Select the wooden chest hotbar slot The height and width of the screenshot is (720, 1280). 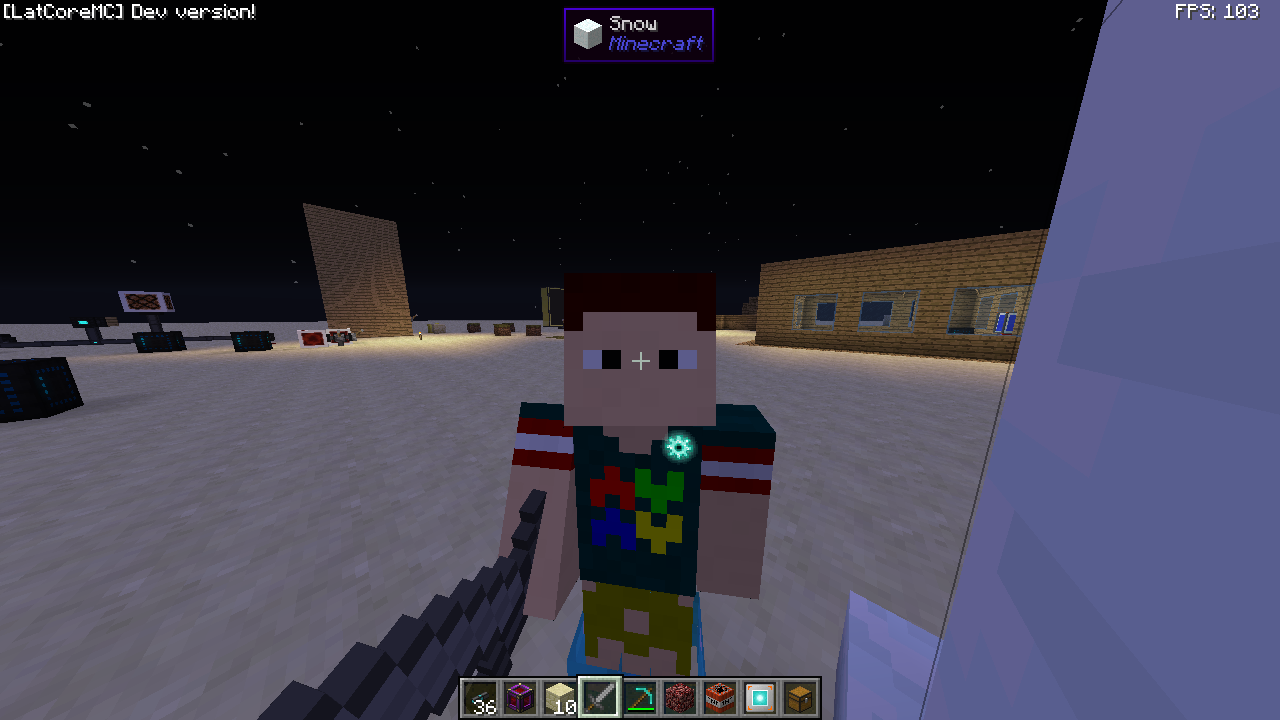point(800,697)
